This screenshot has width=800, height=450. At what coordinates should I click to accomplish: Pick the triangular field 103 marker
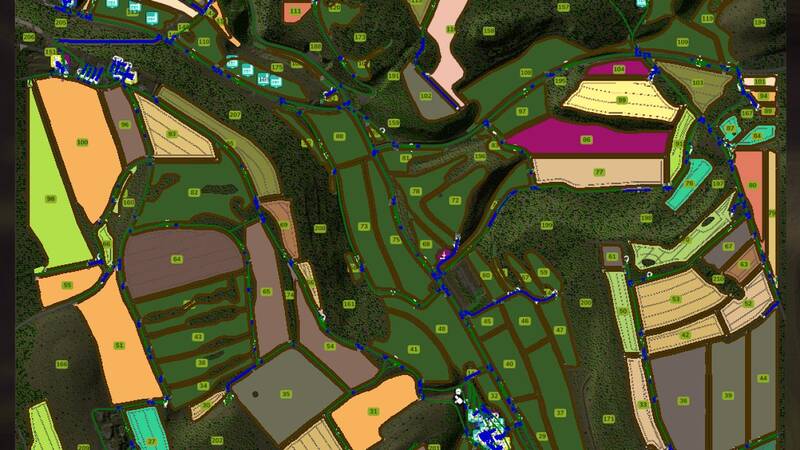698,82
